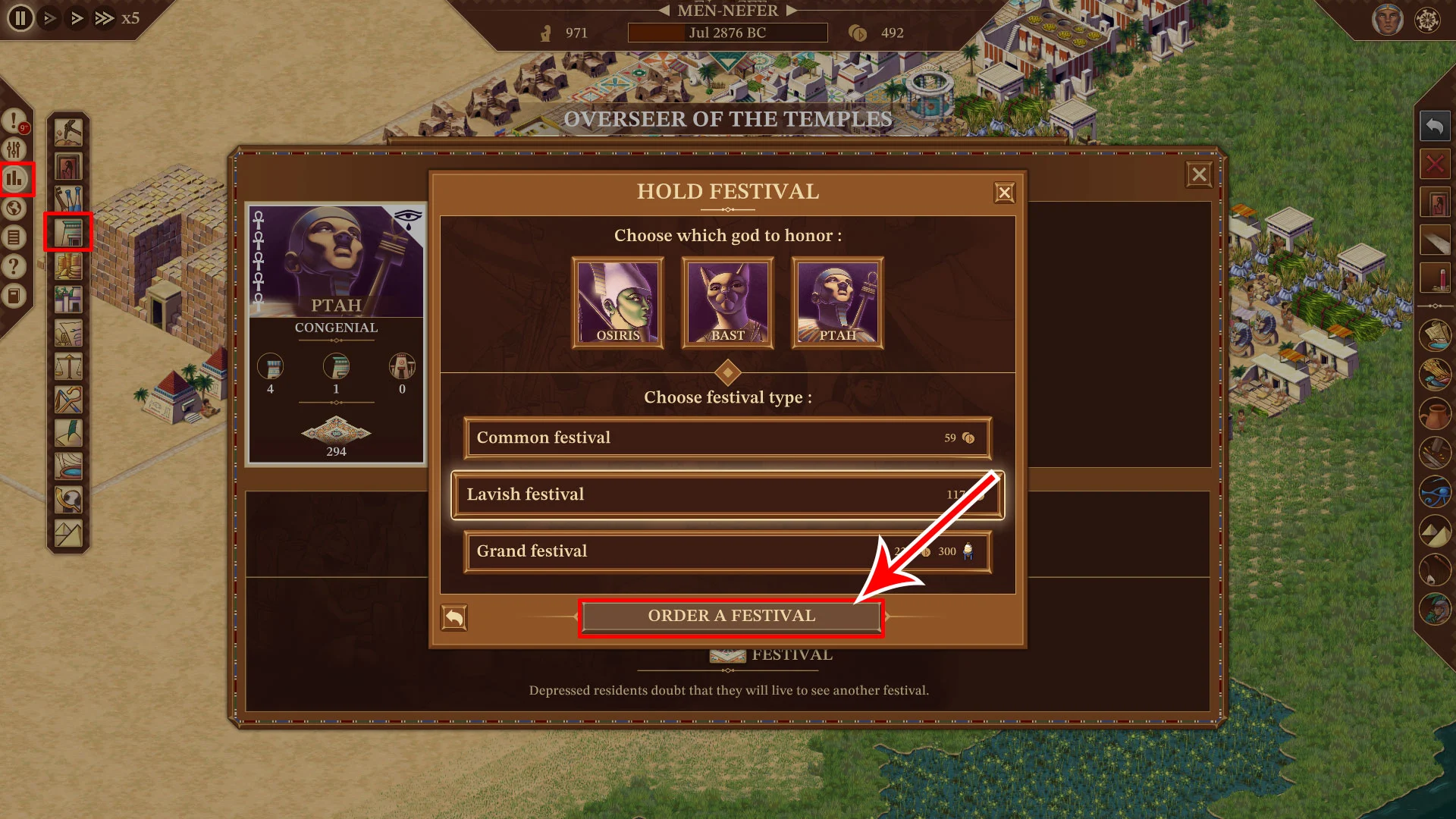
Task: Open the overseers bar chart icon
Action: 14,179
